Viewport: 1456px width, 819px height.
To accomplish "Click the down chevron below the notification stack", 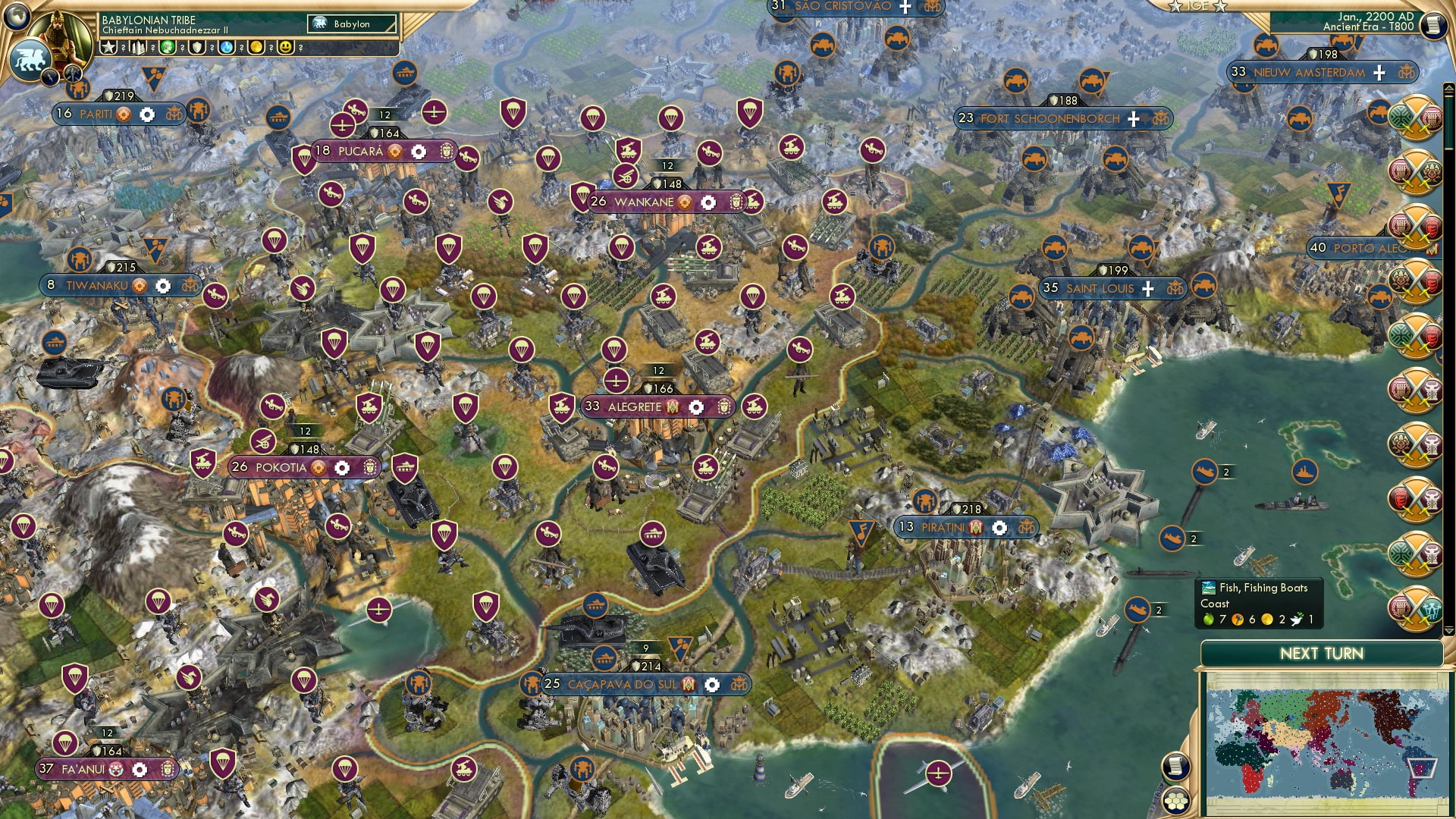I will click(x=1448, y=631).
